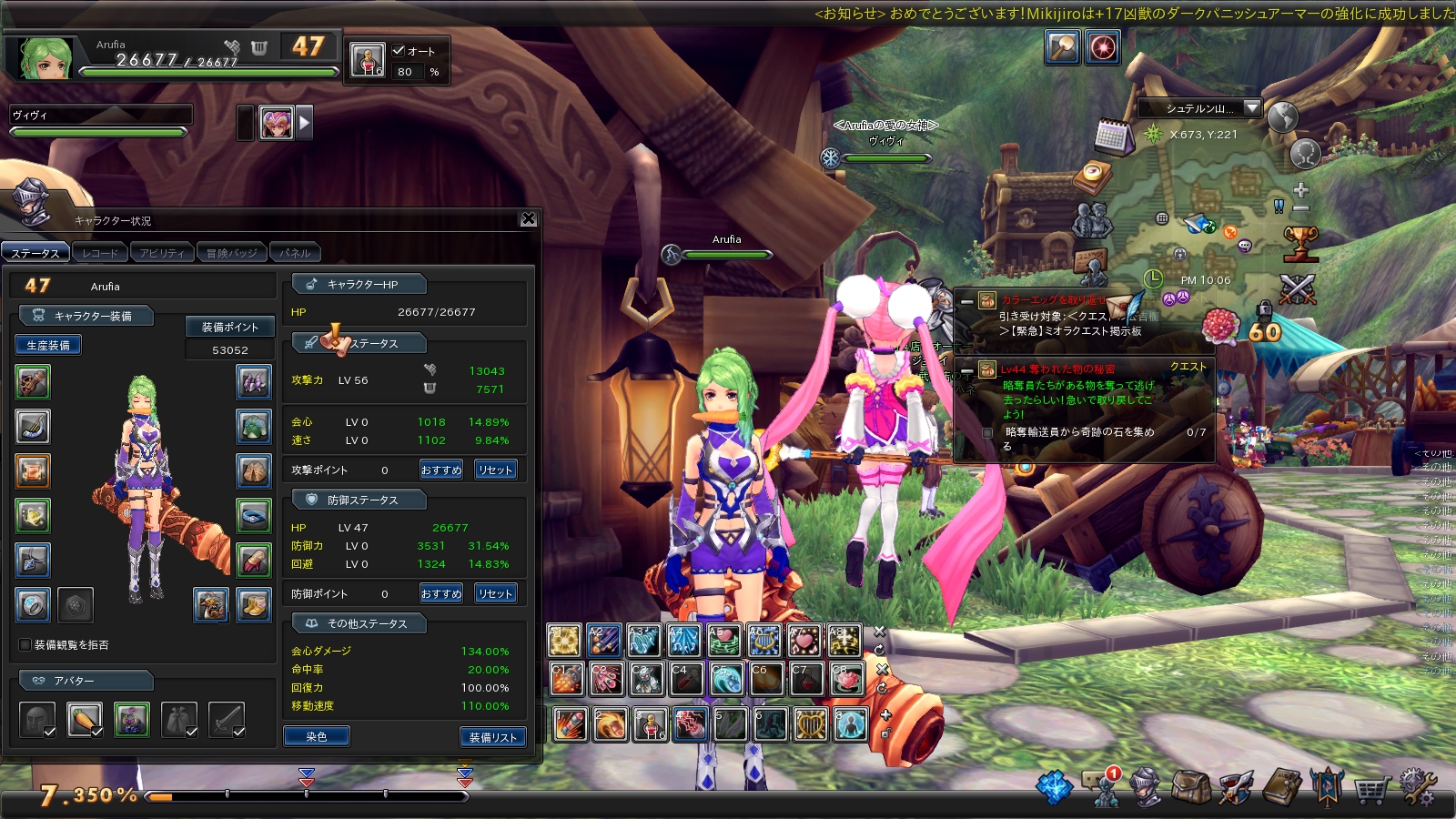The width and height of the screenshot is (1456, 819).
Task: Click the 生産装備 button
Action: pos(48,345)
